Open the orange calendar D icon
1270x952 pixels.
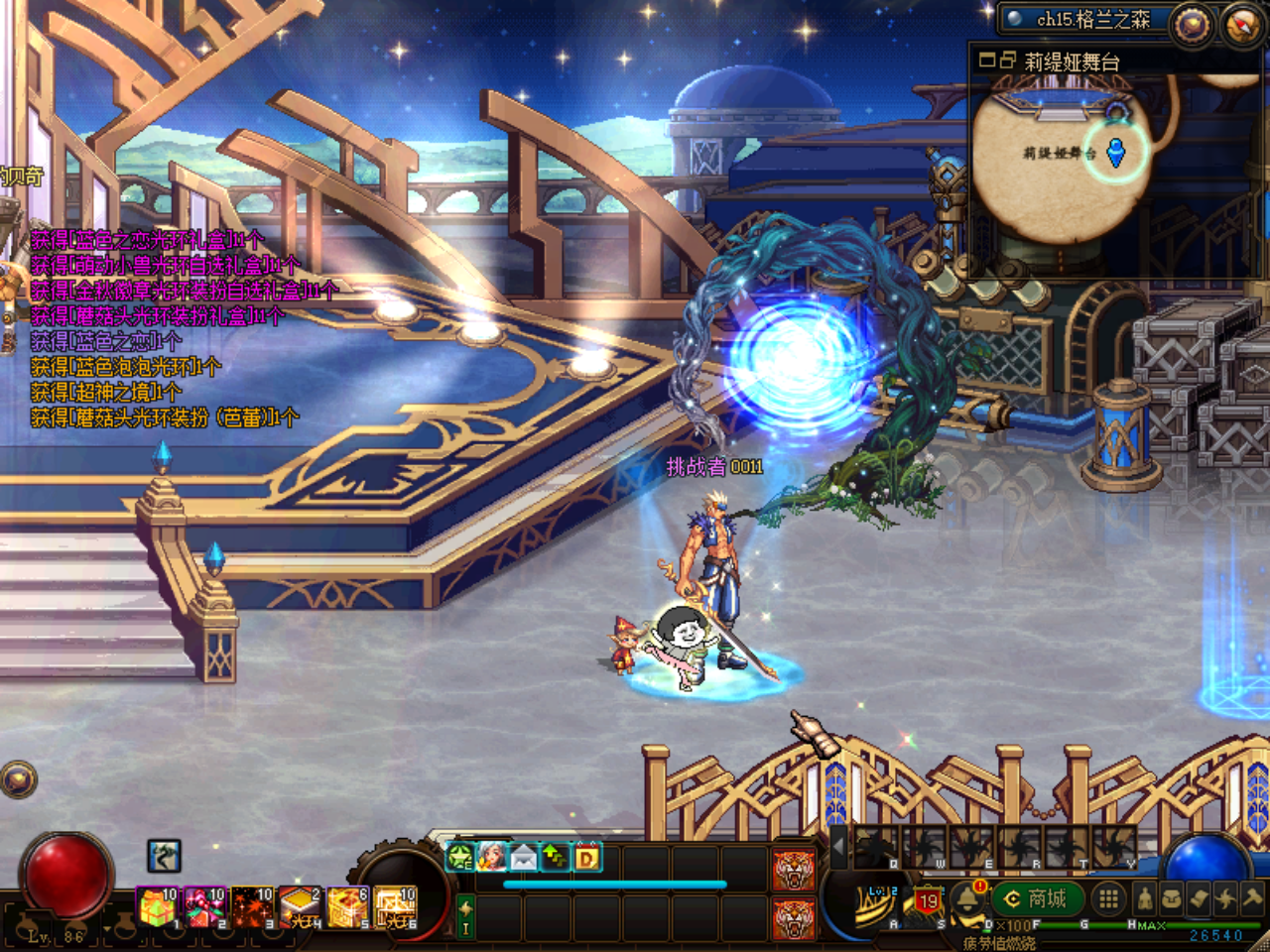click(x=586, y=857)
